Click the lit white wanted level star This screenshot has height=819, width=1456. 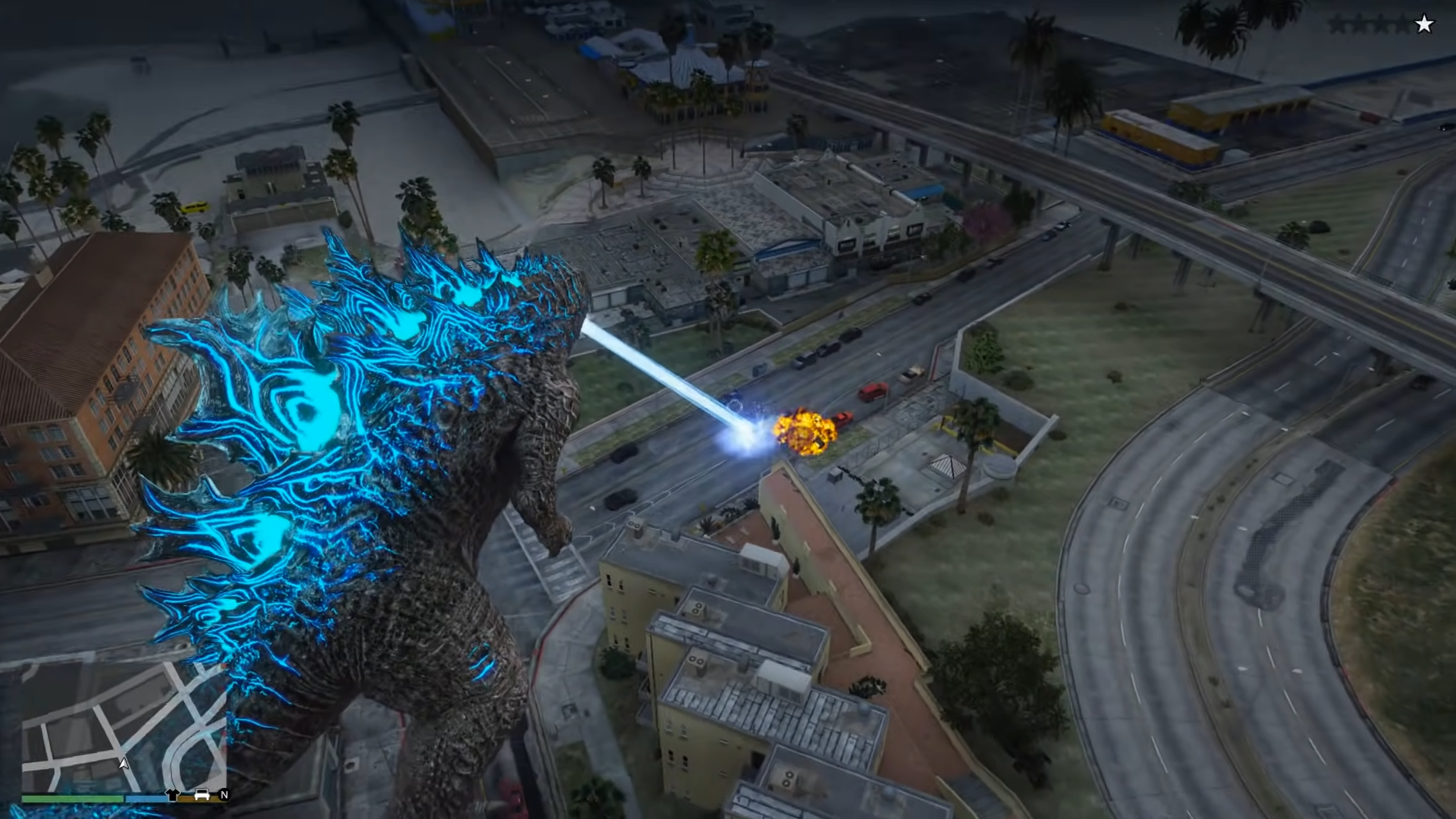pyautogui.click(x=1424, y=24)
